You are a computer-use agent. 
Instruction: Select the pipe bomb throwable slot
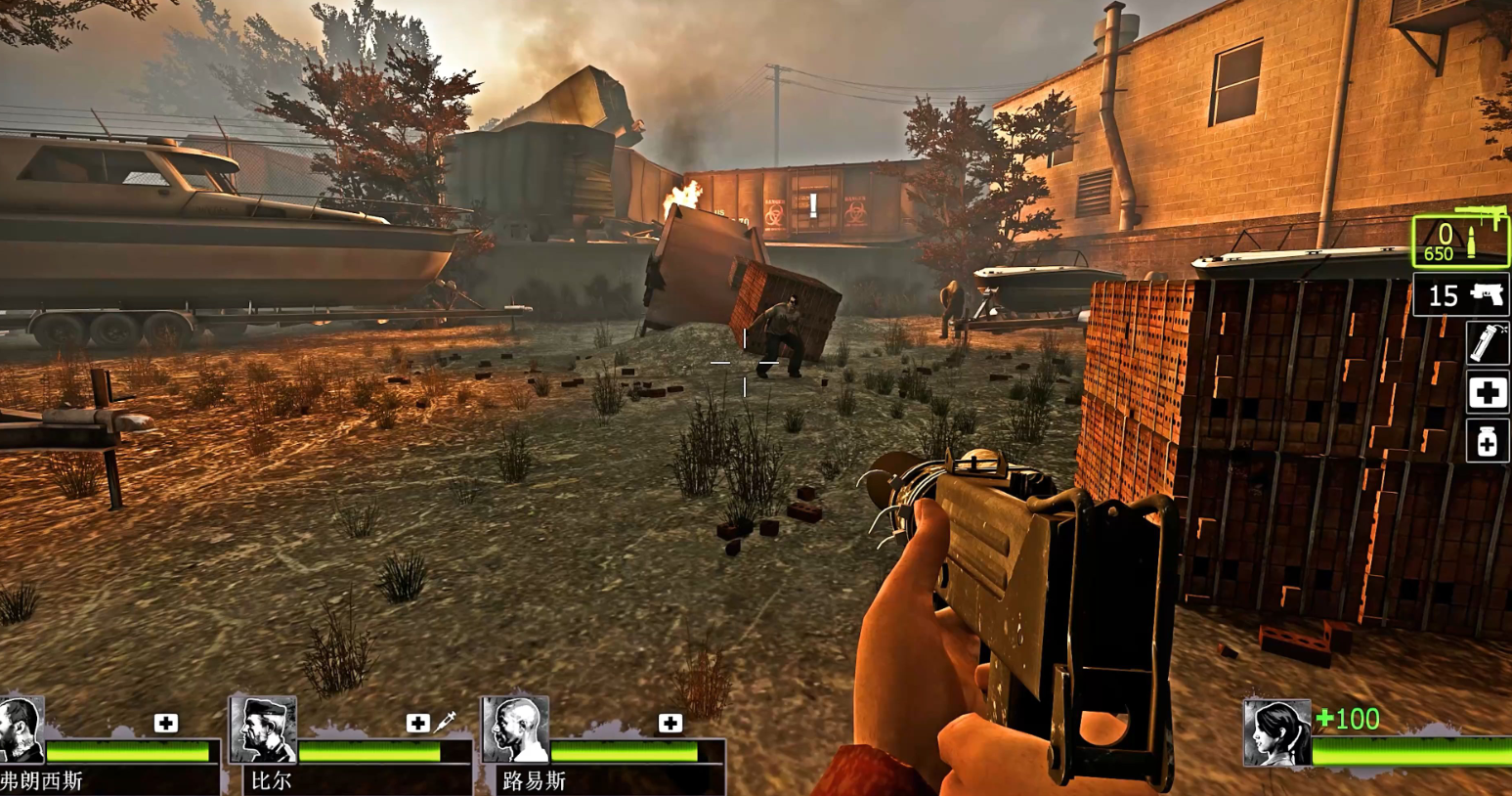(1488, 343)
